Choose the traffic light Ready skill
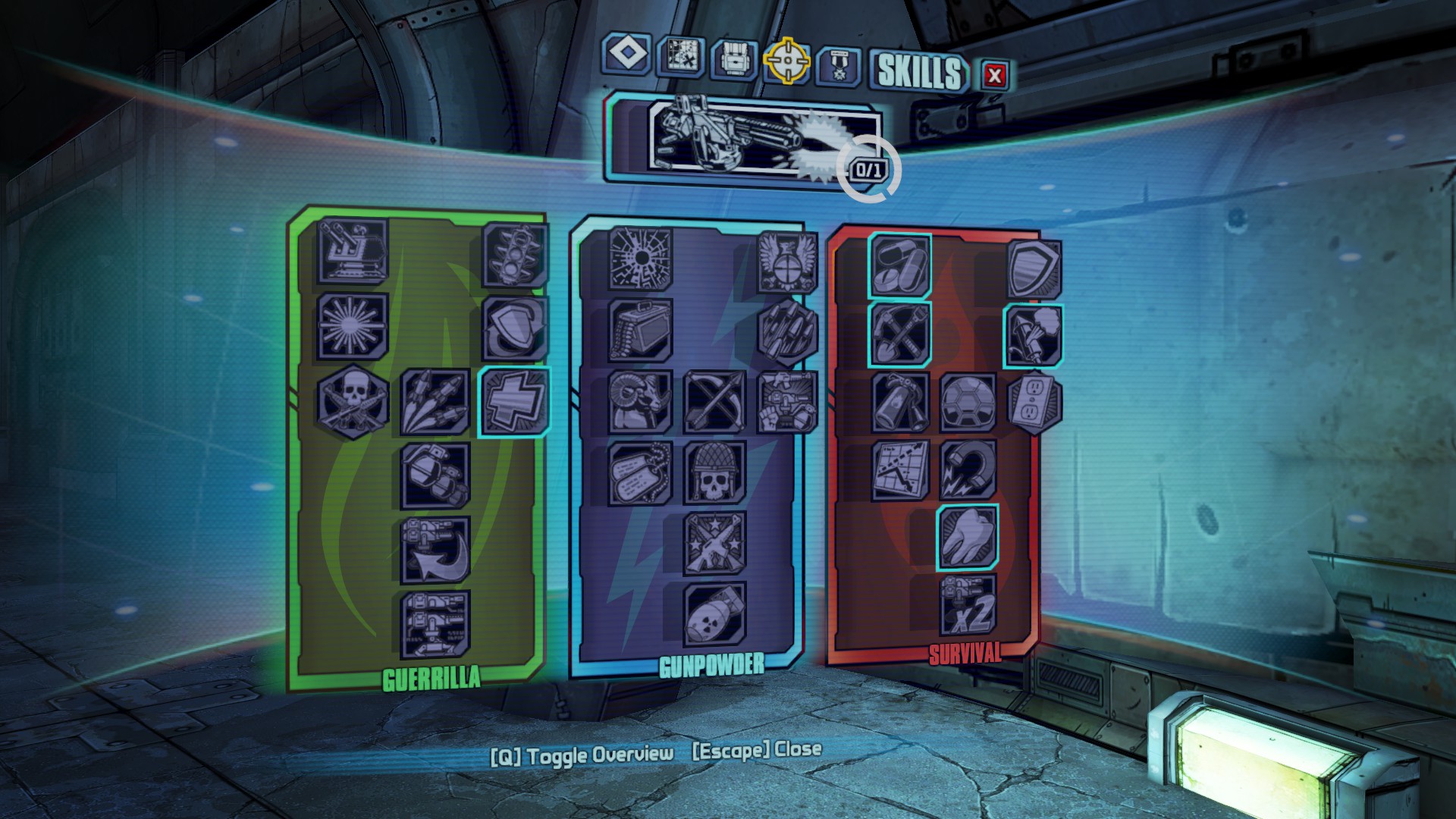Viewport: 1456px width, 819px height. pos(516,254)
